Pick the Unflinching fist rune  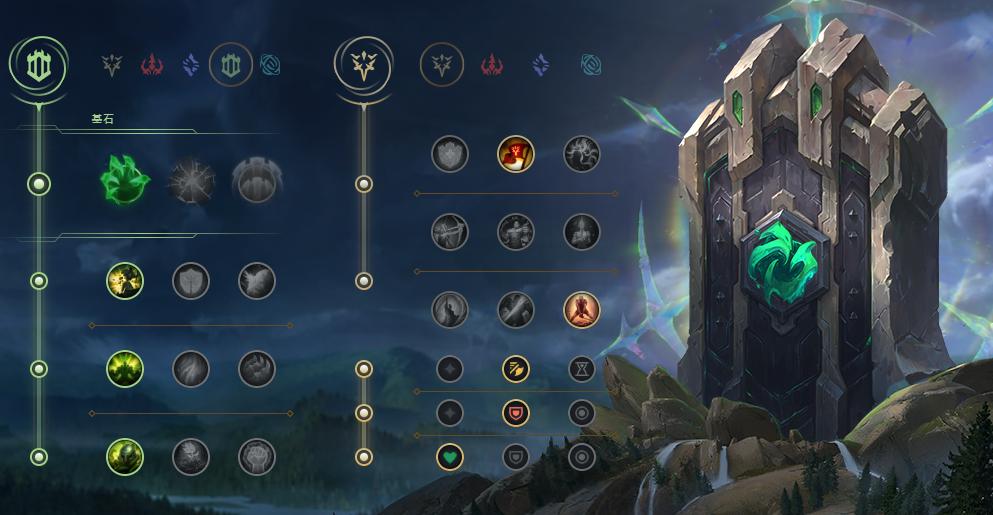pyautogui.click(x=257, y=457)
